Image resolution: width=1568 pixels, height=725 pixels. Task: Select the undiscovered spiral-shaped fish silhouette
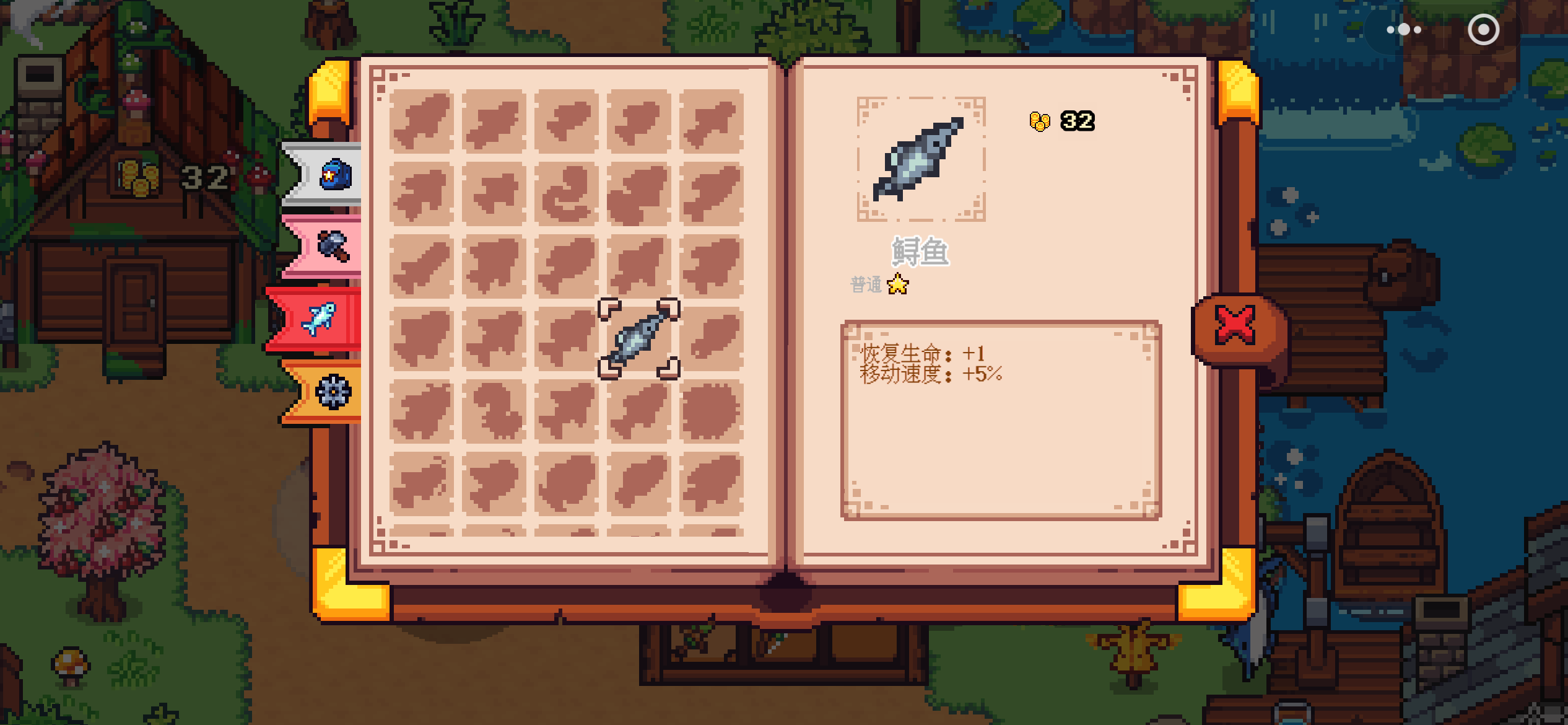(566, 194)
